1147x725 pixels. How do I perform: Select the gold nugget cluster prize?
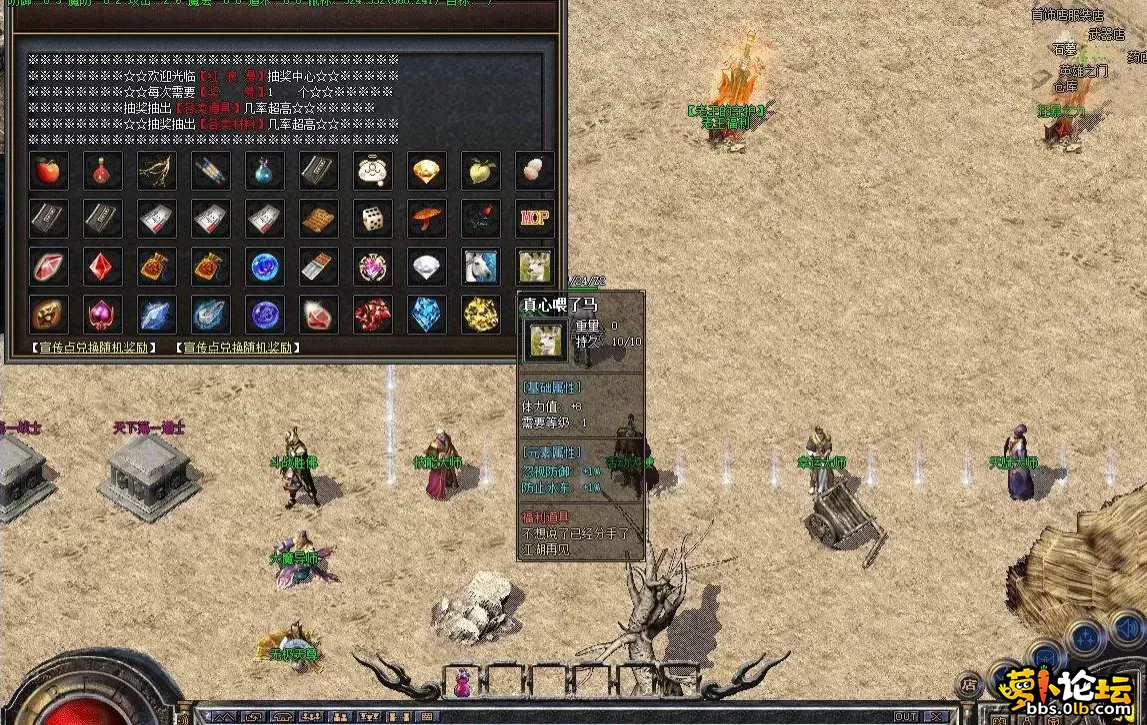point(481,315)
